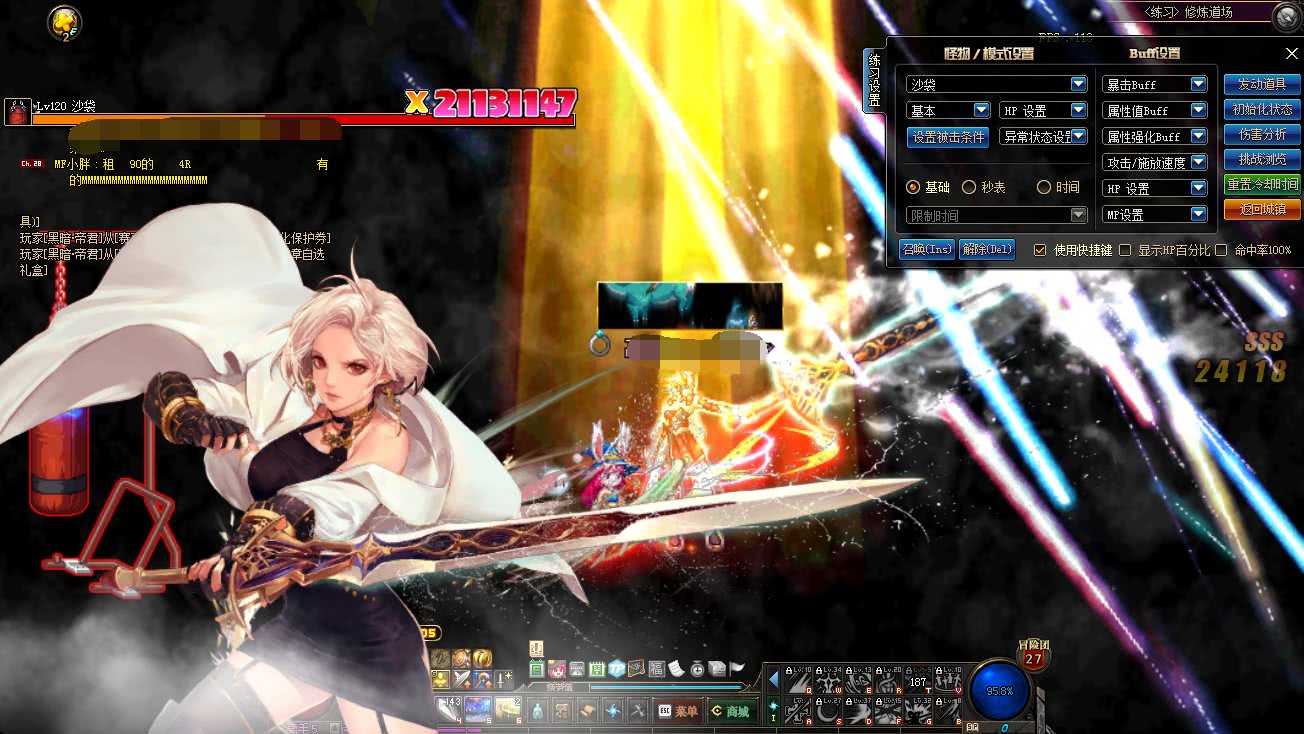Reset cooldowns with 重置冷却时间

[x=1262, y=185]
